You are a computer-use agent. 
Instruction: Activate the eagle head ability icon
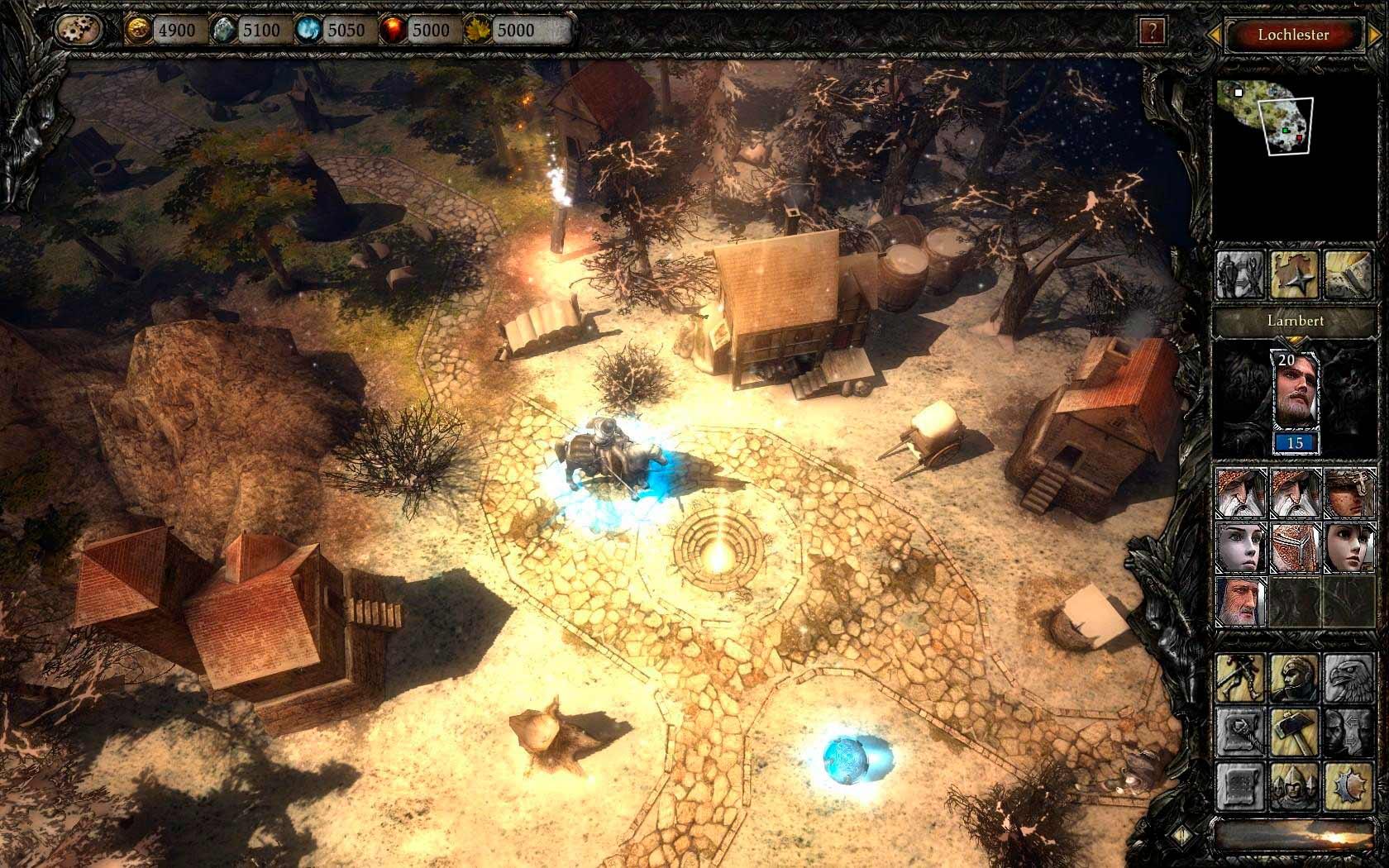(x=1348, y=679)
